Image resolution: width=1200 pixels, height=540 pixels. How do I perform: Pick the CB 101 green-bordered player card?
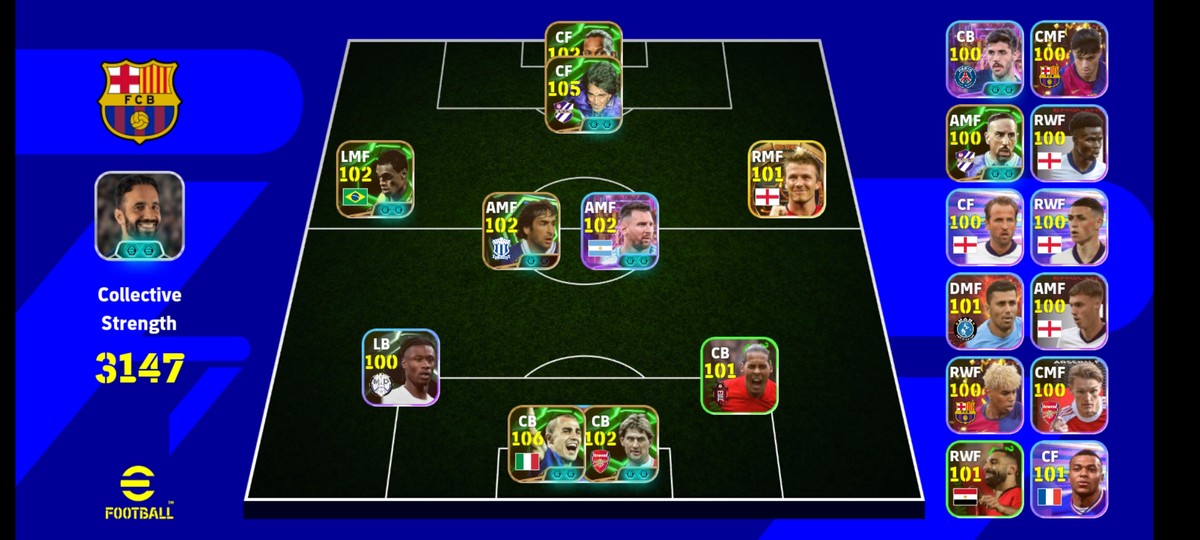(x=739, y=376)
